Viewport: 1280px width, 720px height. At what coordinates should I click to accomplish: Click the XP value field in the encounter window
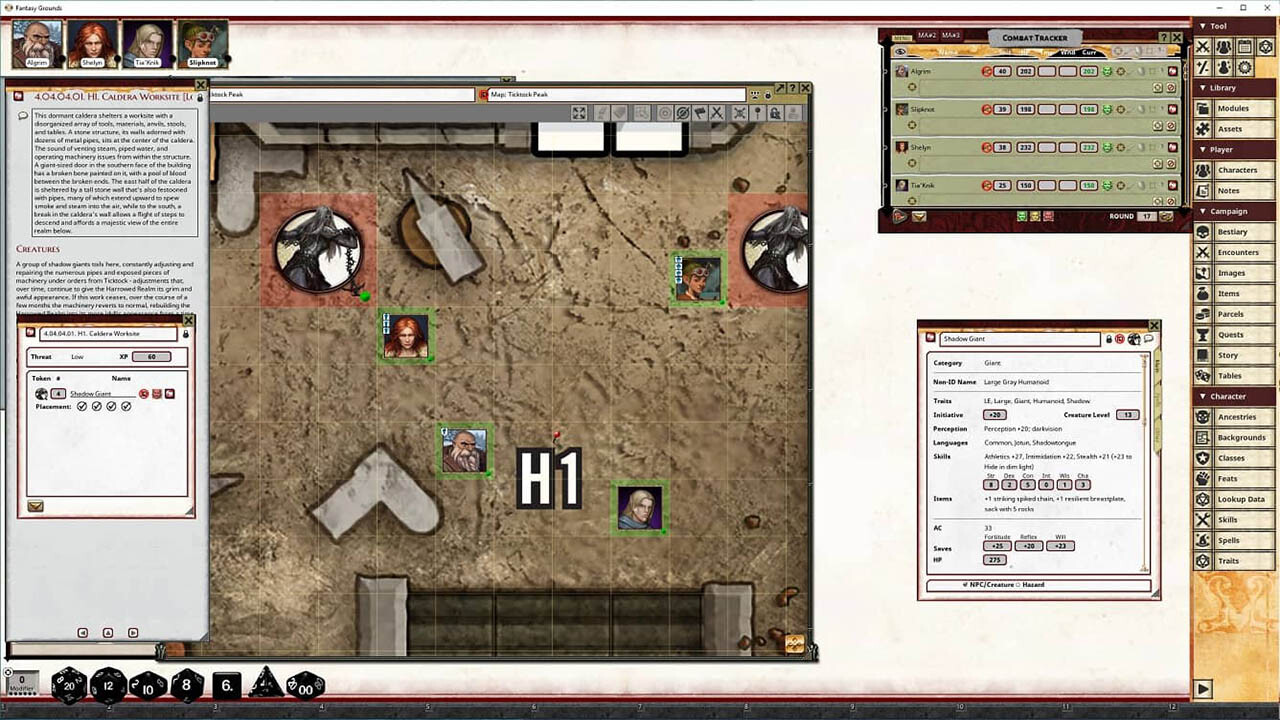pyautogui.click(x=151, y=357)
